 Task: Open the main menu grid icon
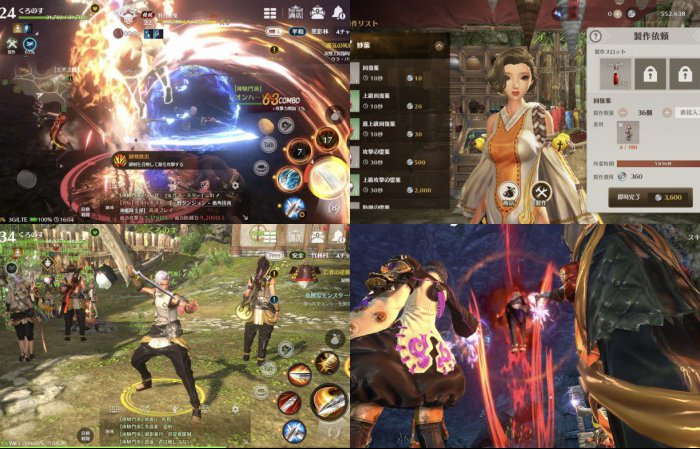click(270, 13)
